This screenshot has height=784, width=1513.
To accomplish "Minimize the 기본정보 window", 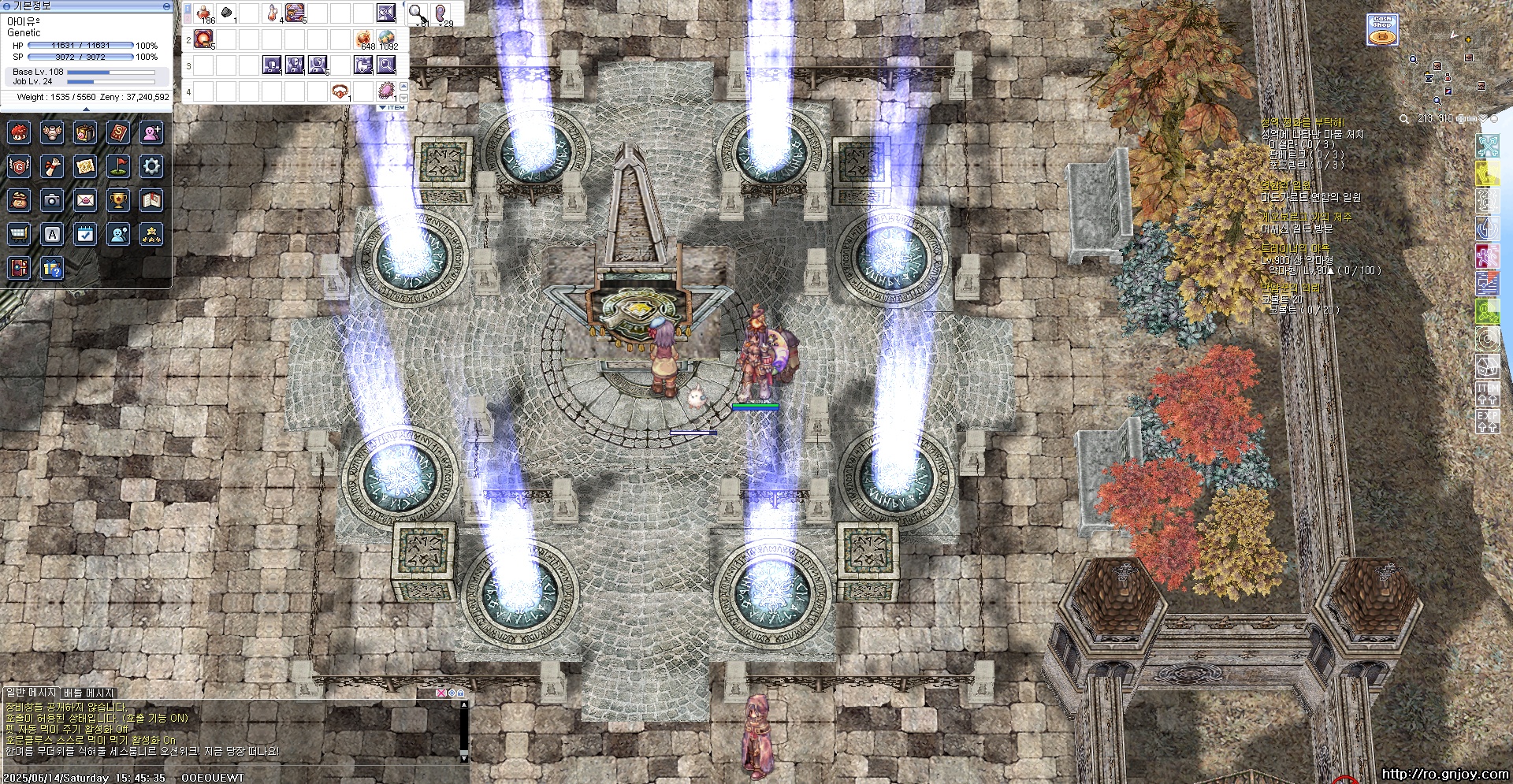I will (165, 6).
